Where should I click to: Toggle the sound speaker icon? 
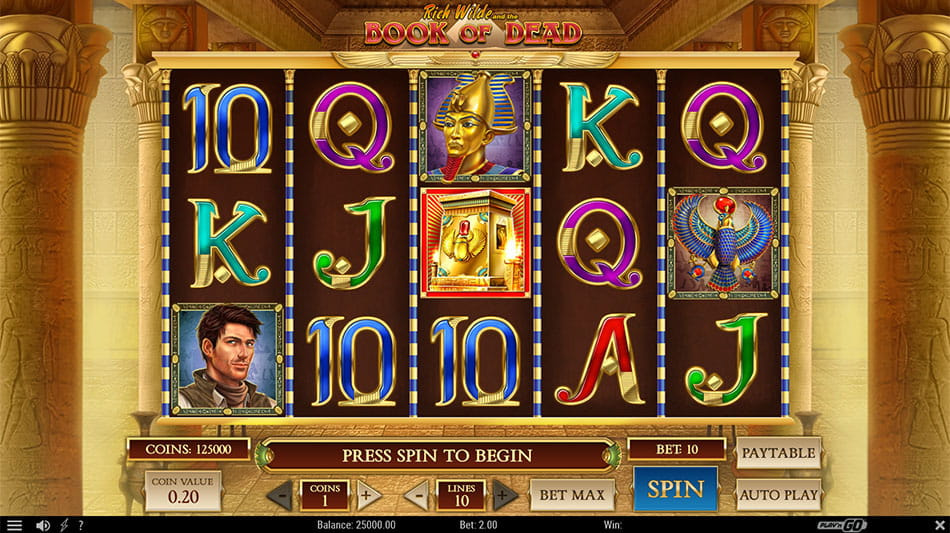43,525
